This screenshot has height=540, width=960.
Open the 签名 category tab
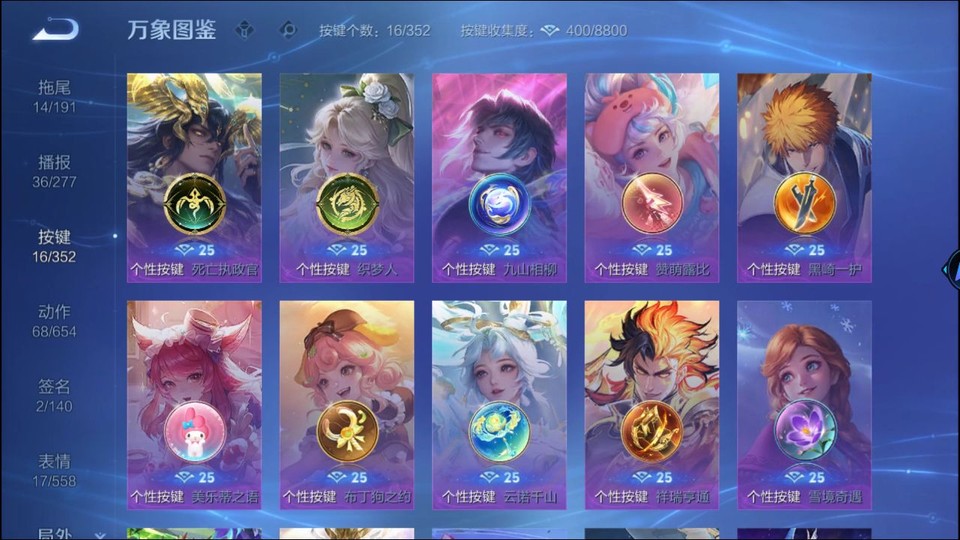click(55, 395)
